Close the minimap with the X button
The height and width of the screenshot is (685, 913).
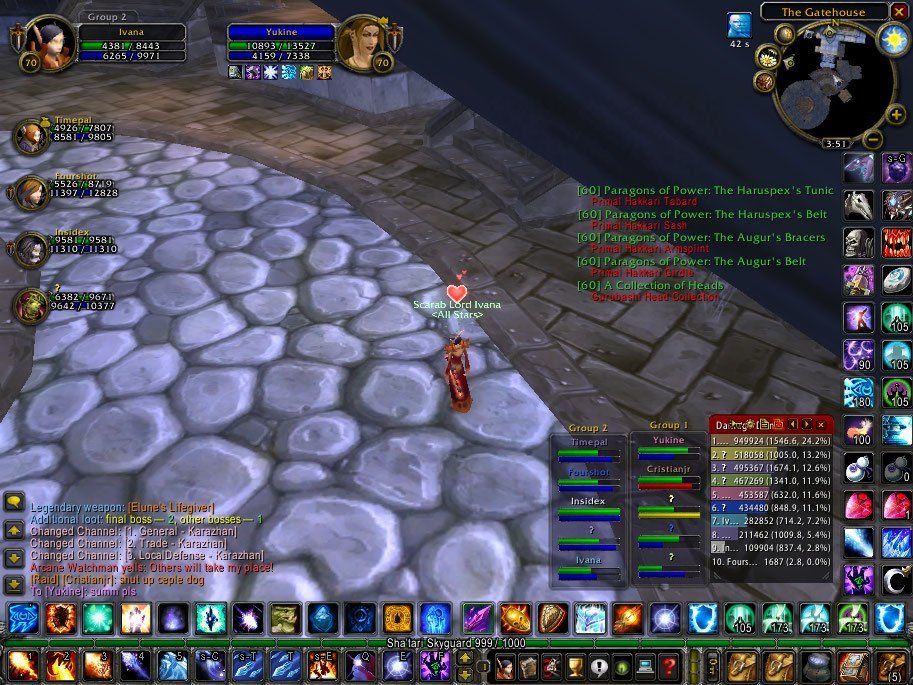(x=899, y=12)
